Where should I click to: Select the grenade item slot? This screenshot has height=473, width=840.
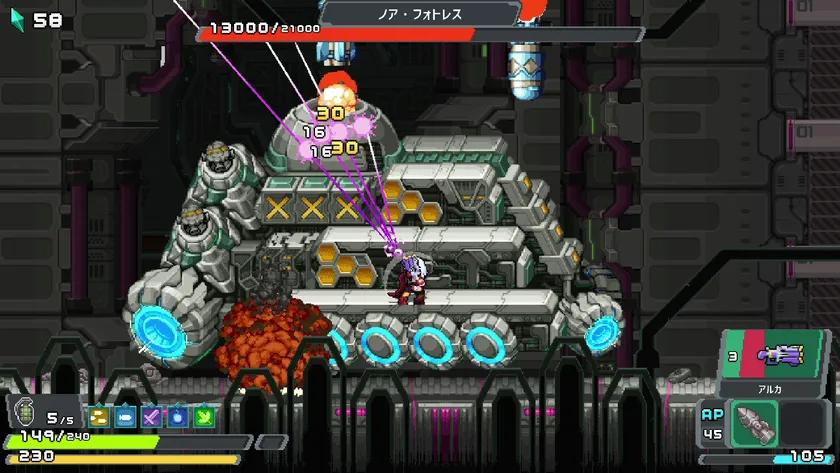coord(26,412)
